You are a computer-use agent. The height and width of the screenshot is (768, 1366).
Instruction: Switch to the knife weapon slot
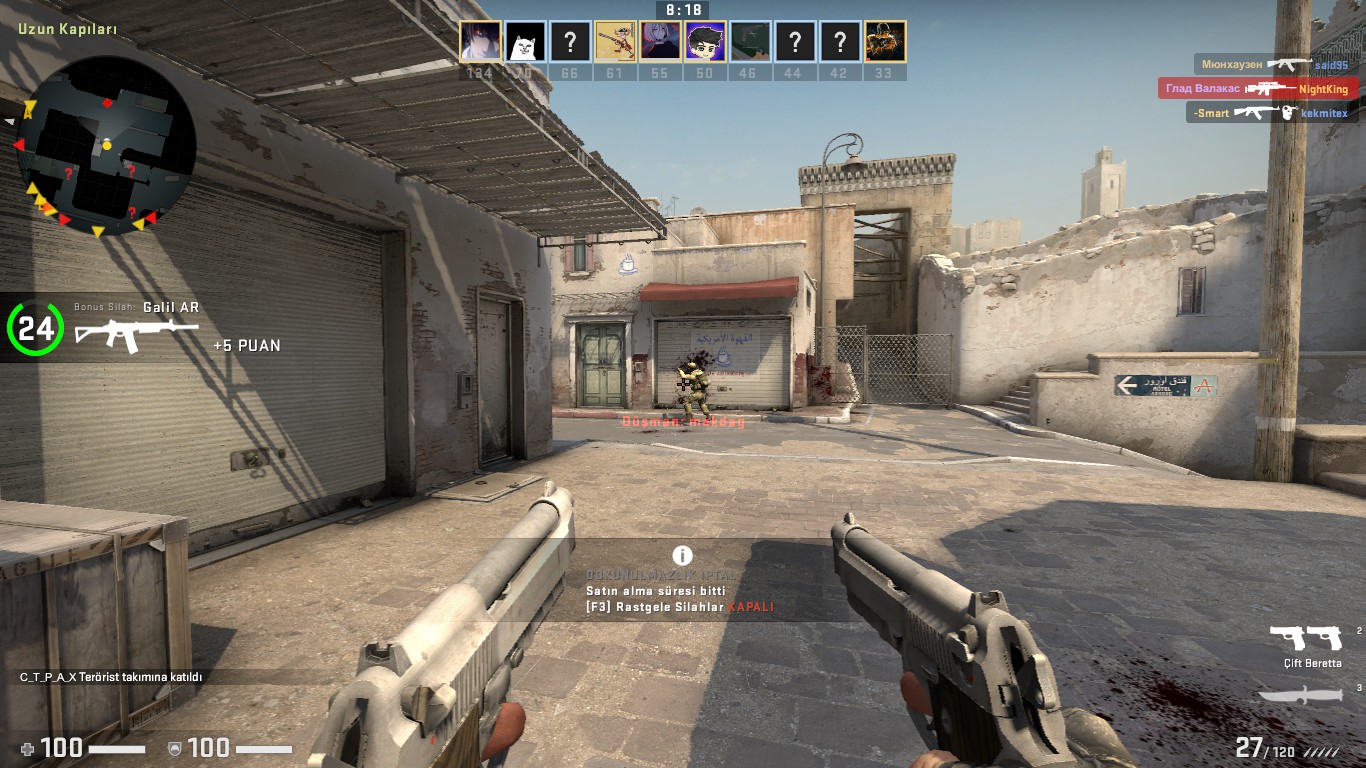(x=1299, y=694)
